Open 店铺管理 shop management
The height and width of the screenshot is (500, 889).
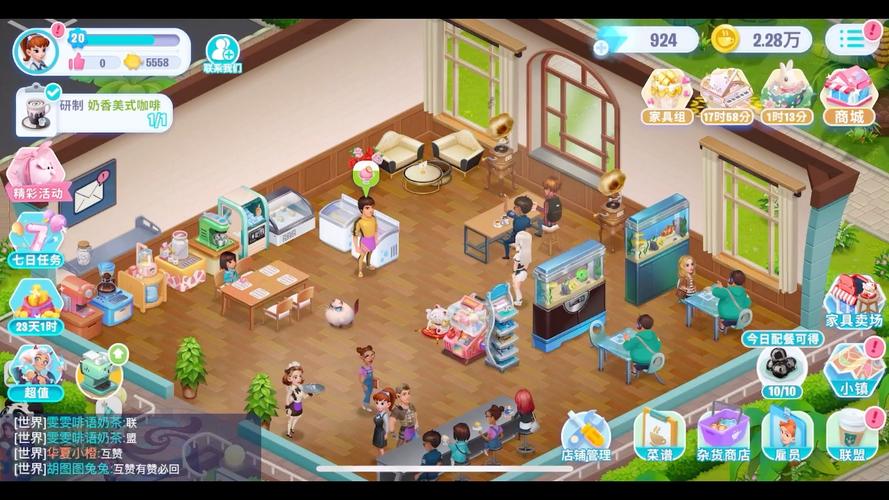pyautogui.click(x=586, y=437)
